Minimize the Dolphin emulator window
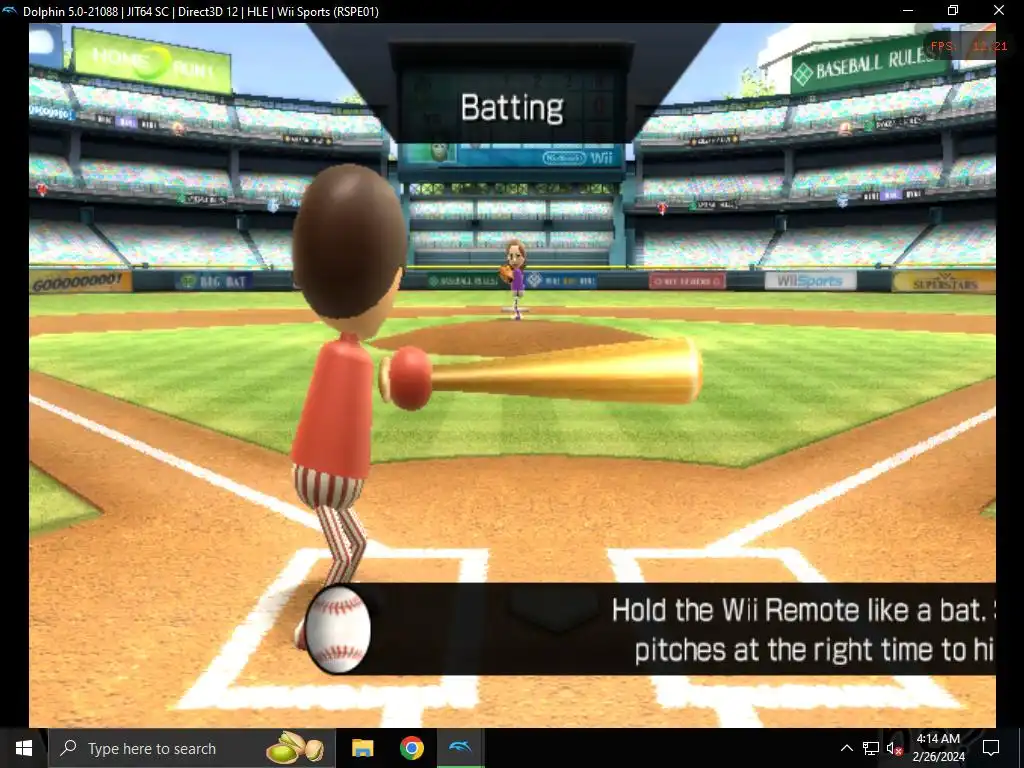1024x768 pixels. 907,11
